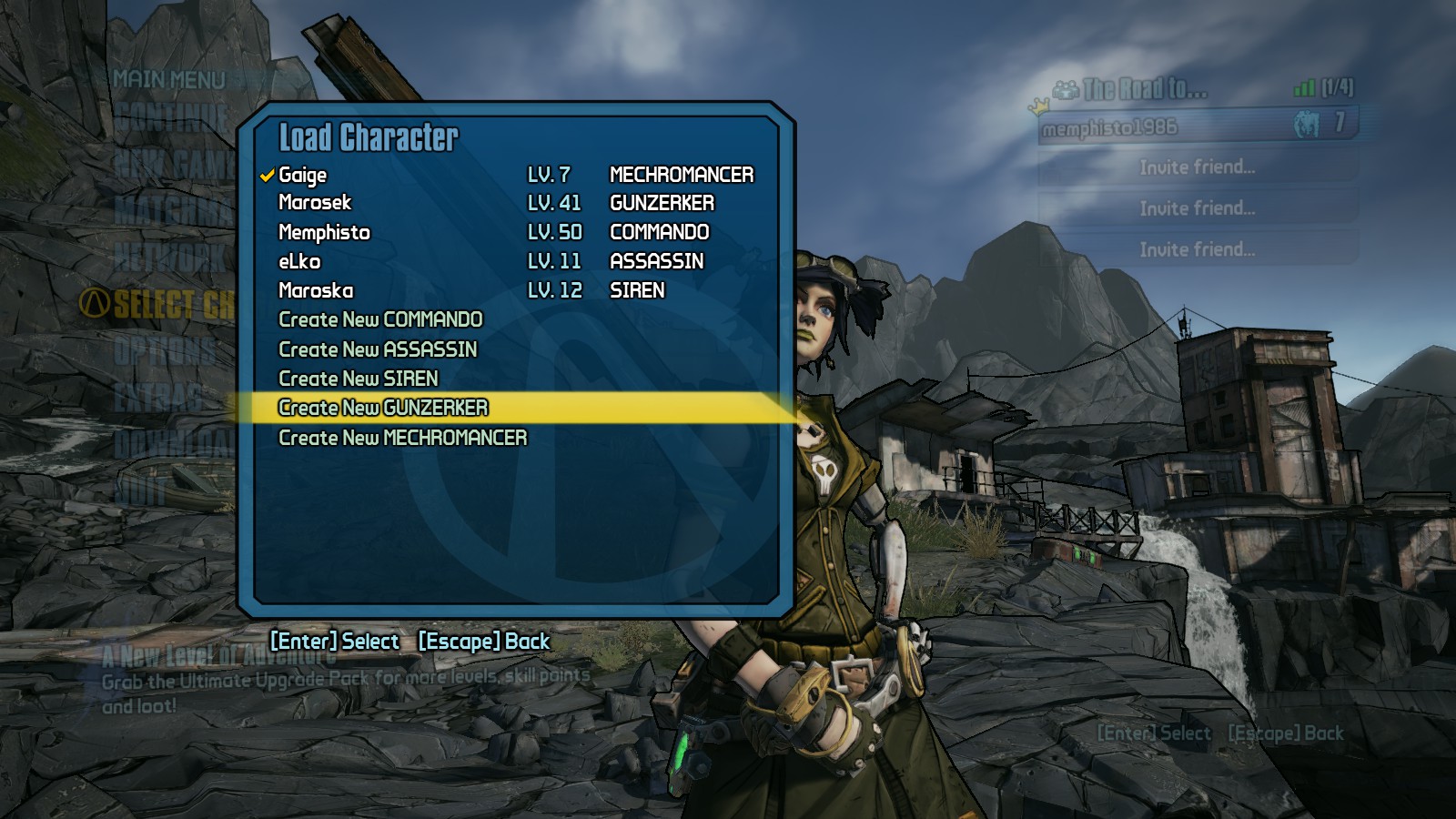Pick Maroska the level 12 Siren
The width and height of the screenshot is (1456, 819).
point(316,290)
